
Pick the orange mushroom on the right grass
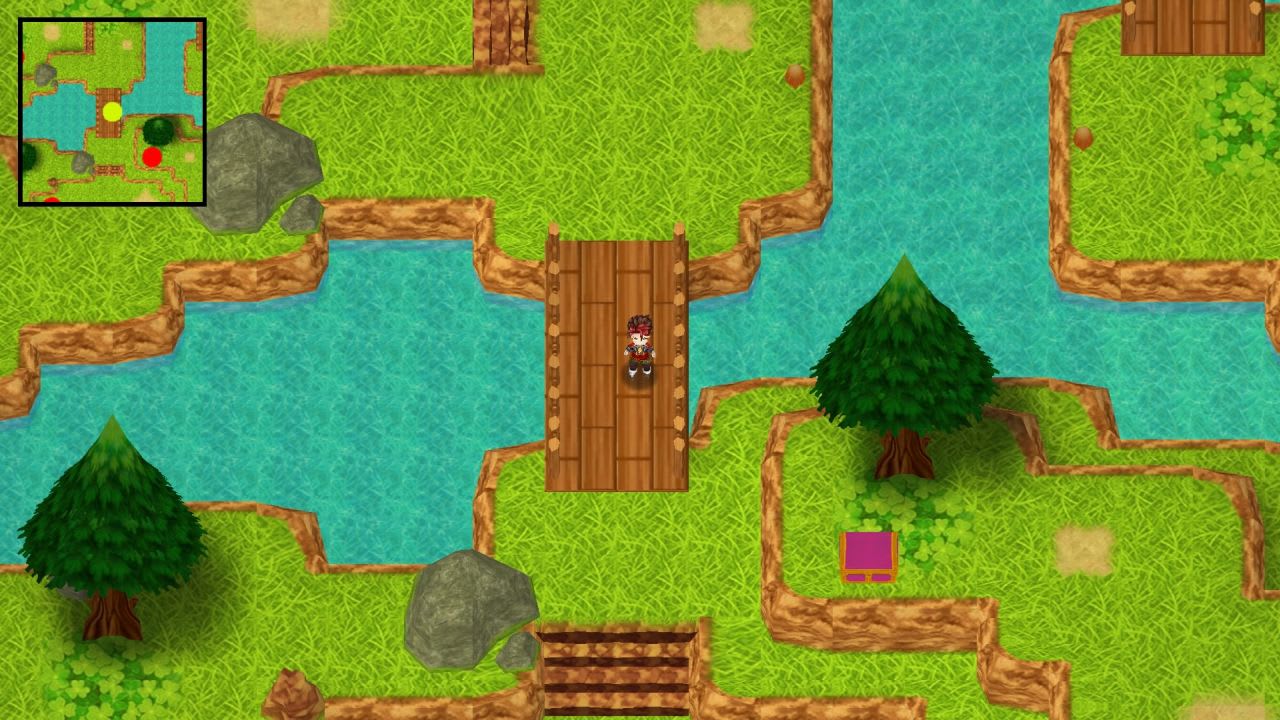coord(1083,136)
